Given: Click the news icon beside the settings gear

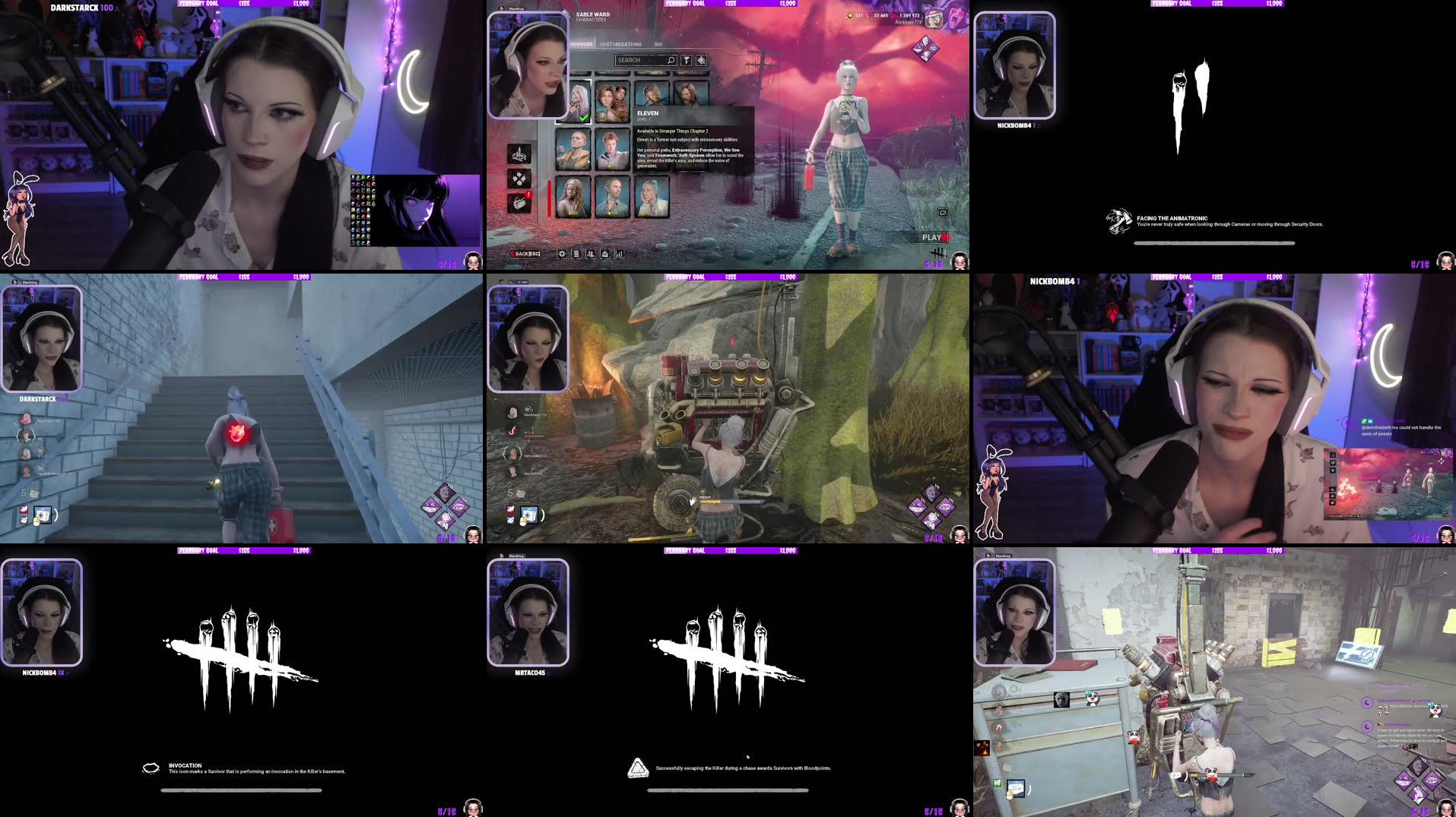Looking at the screenshot, I should tap(576, 253).
